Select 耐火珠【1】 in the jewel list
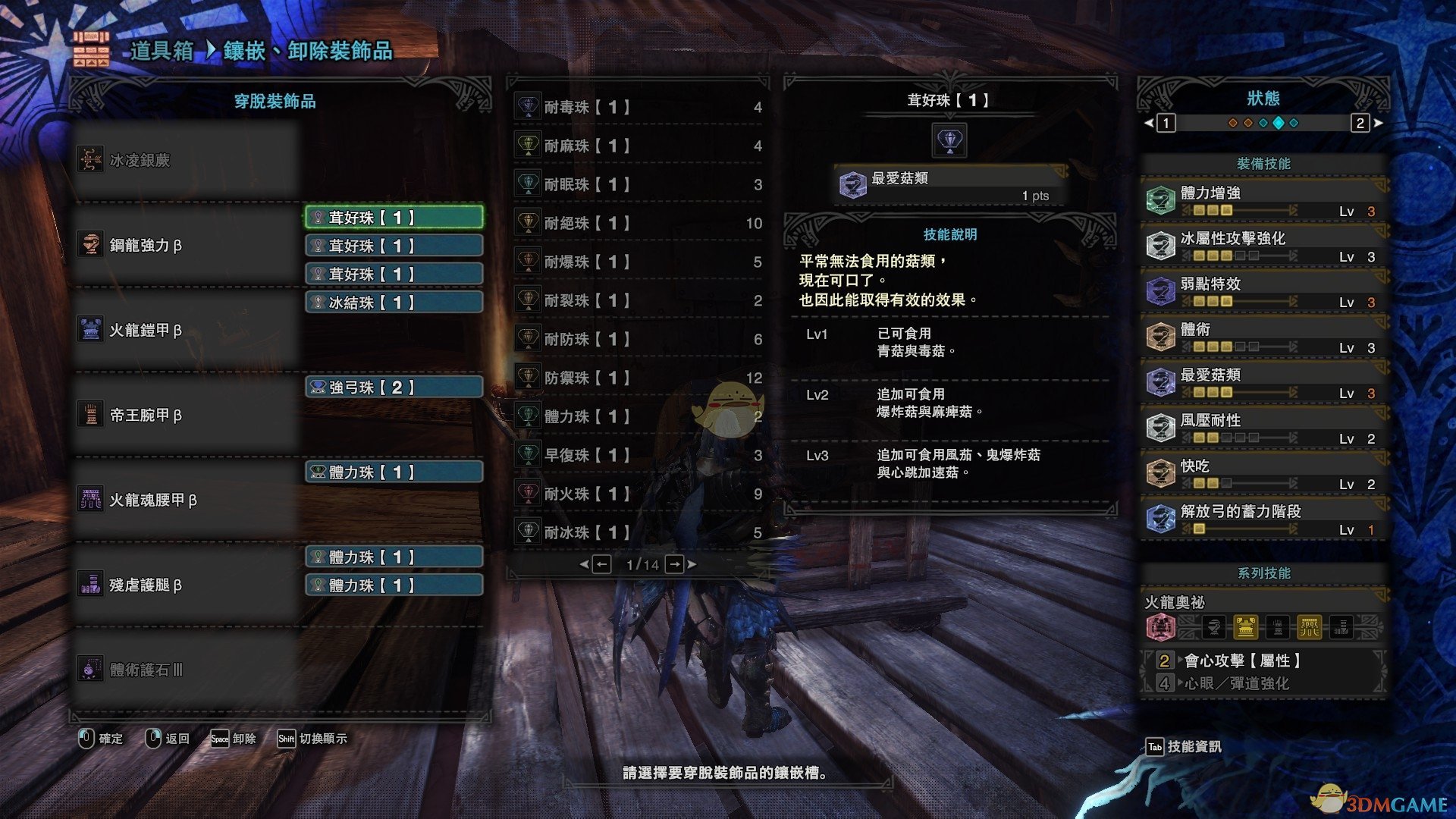This screenshot has width=1456, height=819. [639, 494]
